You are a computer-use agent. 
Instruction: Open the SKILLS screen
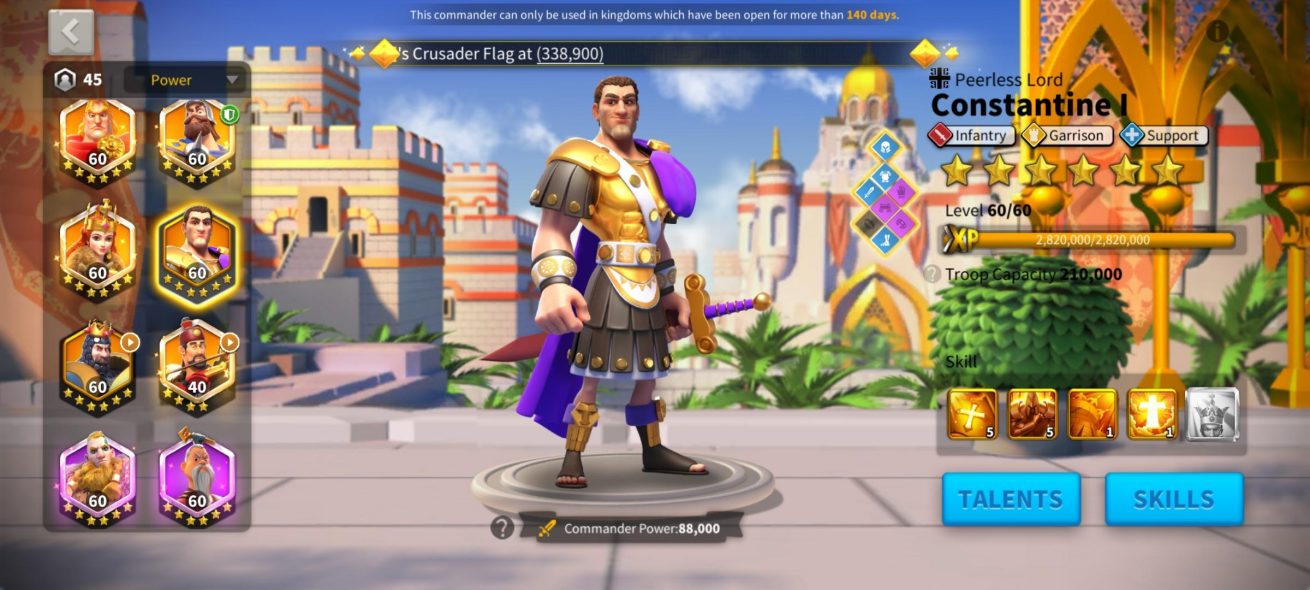(x=1174, y=499)
